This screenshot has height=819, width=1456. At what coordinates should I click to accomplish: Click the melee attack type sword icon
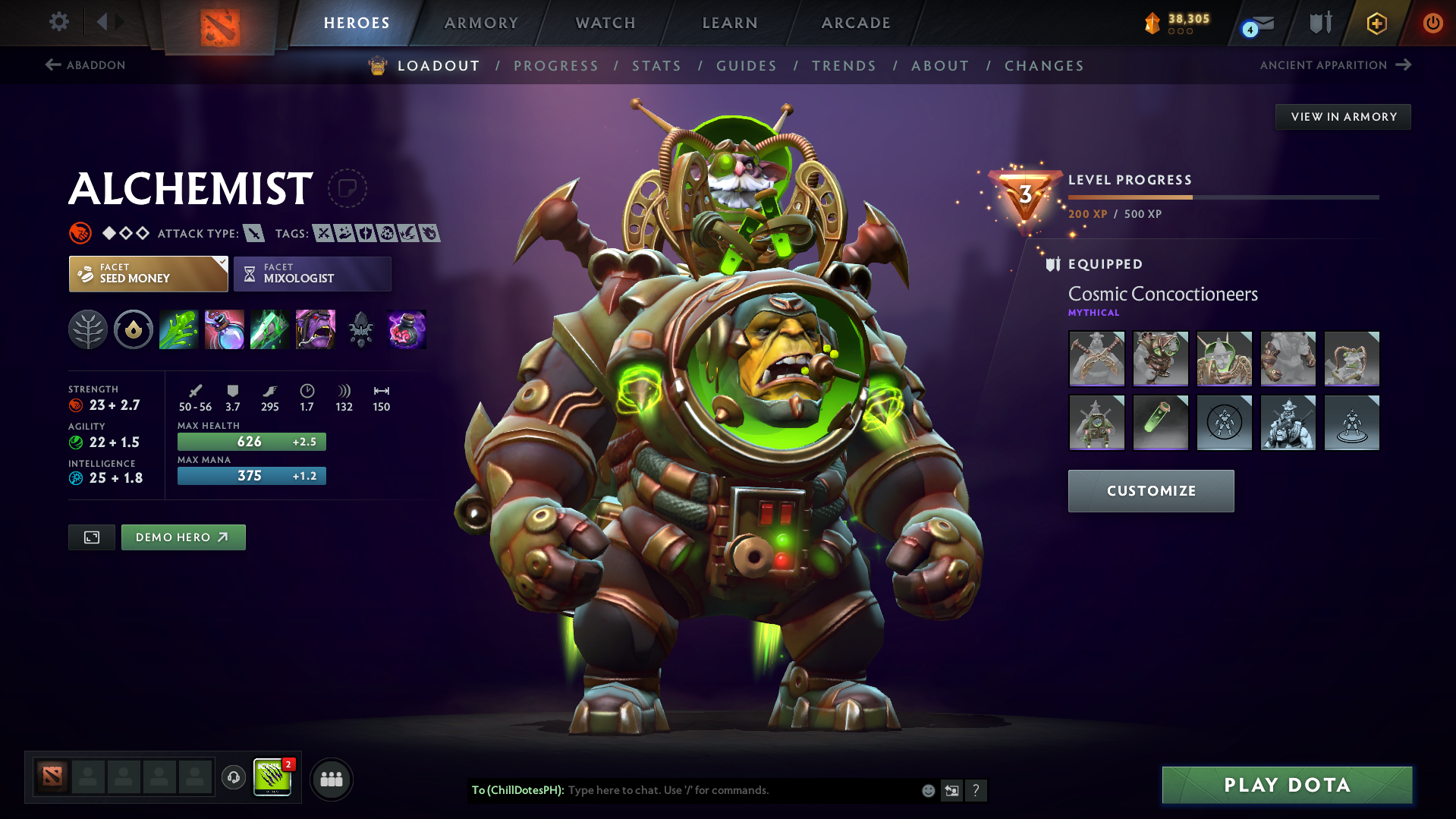click(253, 233)
